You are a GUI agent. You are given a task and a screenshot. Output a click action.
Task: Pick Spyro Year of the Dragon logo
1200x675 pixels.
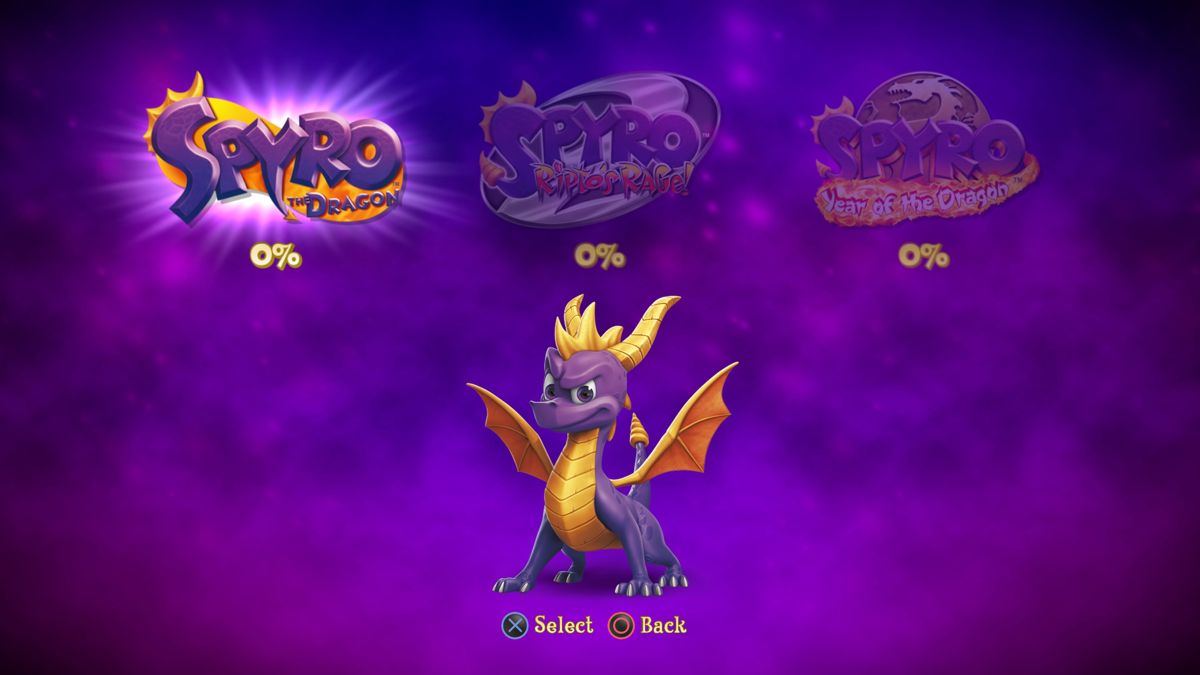[x=922, y=152]
